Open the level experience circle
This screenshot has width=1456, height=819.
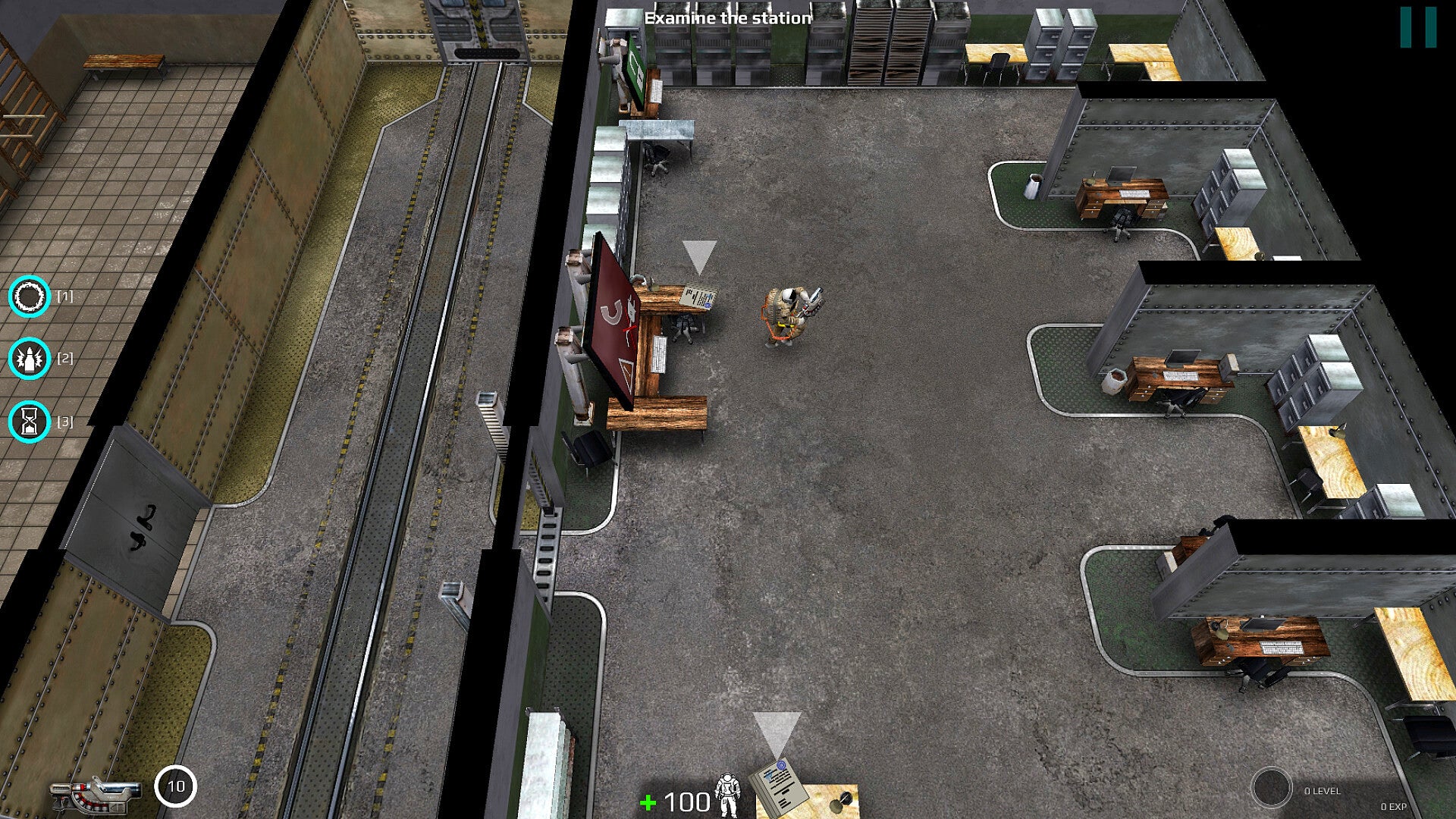click(x=1271, y=789)
